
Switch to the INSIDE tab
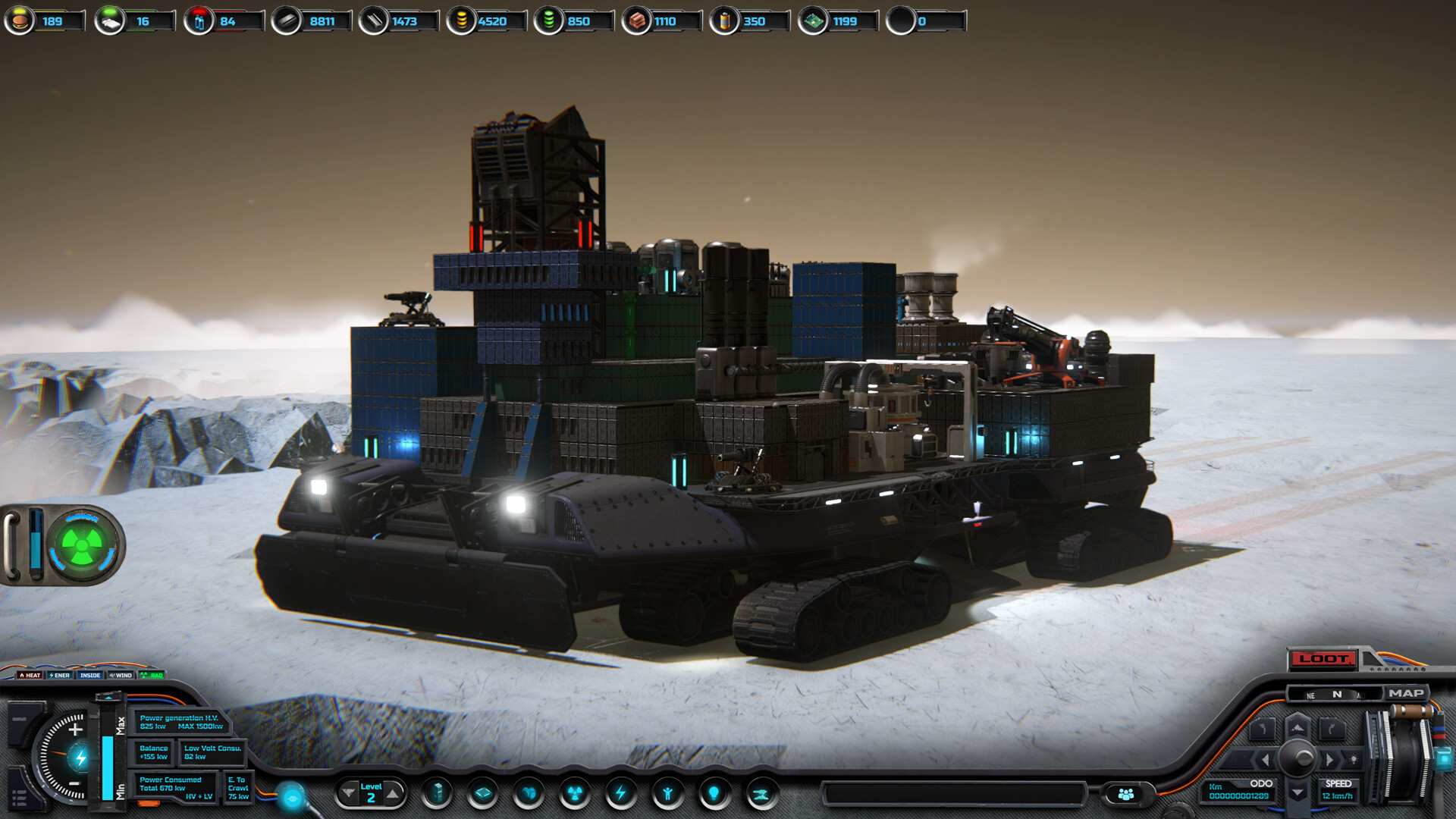[89, 675]
